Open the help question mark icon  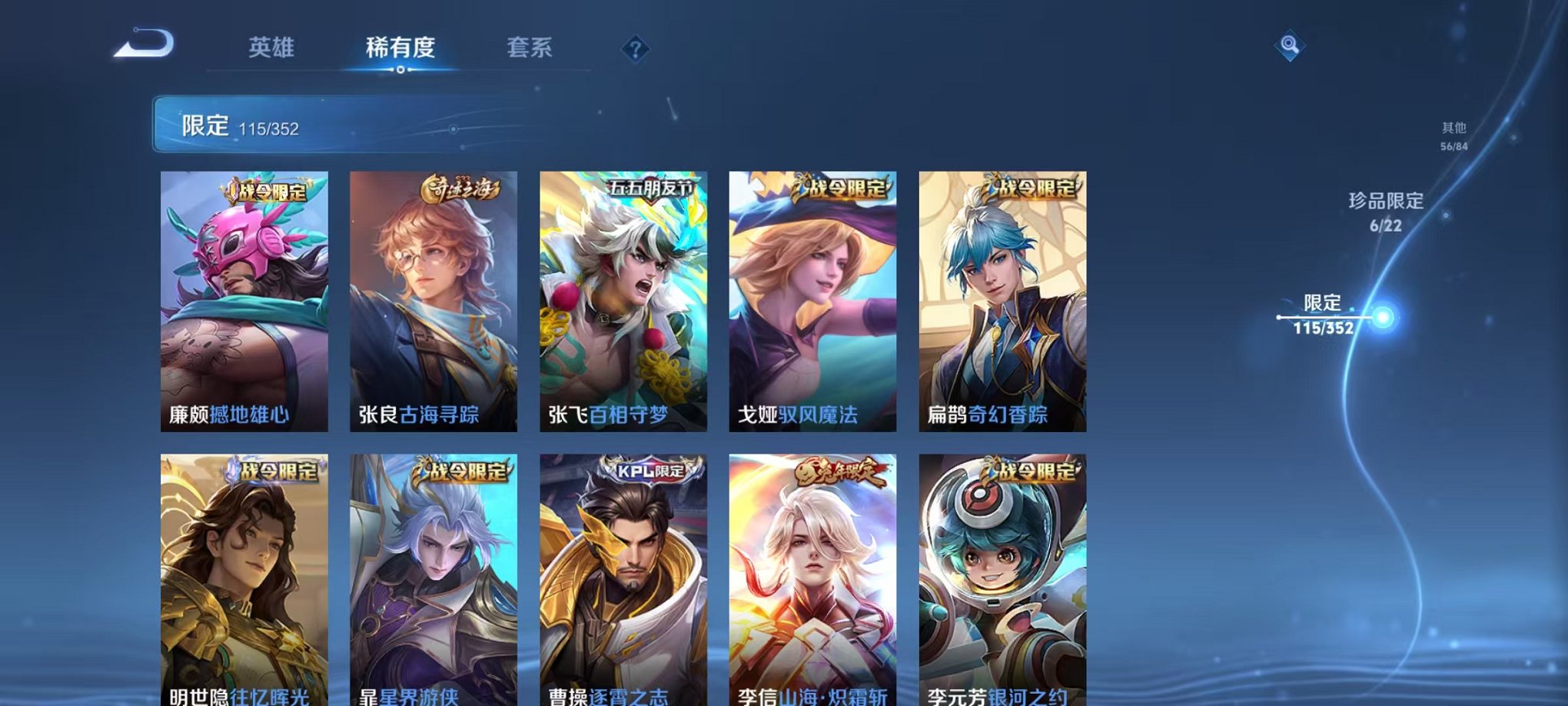[x=635, y=49]
